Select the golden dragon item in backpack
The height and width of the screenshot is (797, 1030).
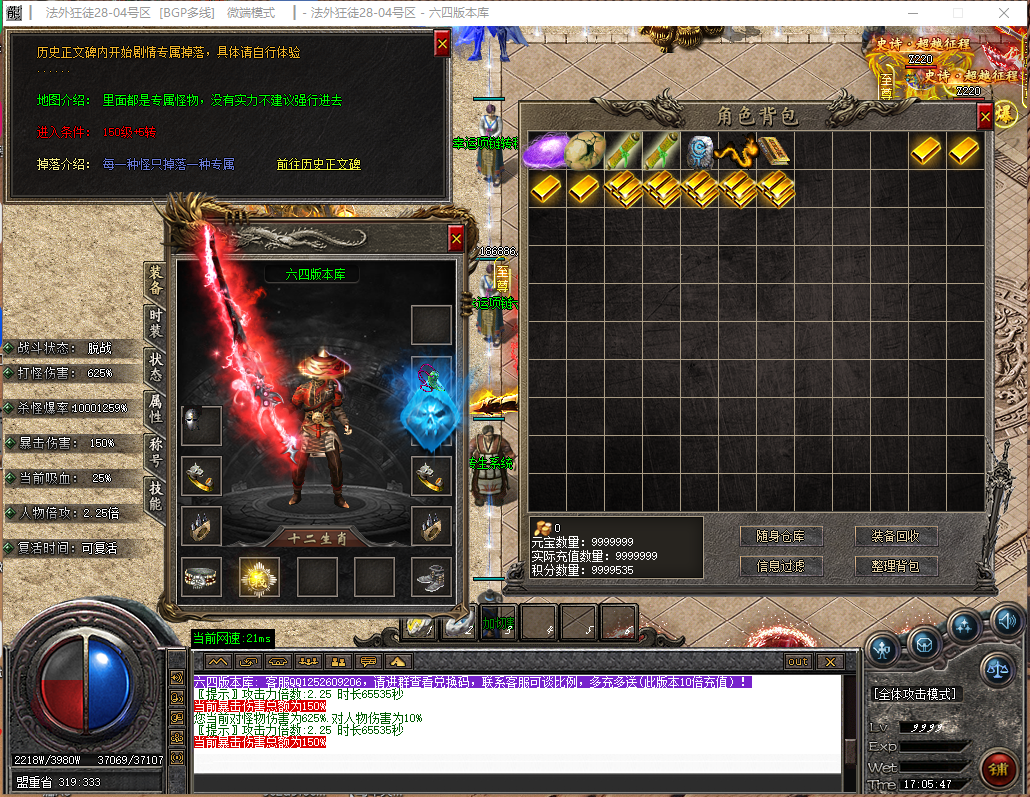pos(737,151)
